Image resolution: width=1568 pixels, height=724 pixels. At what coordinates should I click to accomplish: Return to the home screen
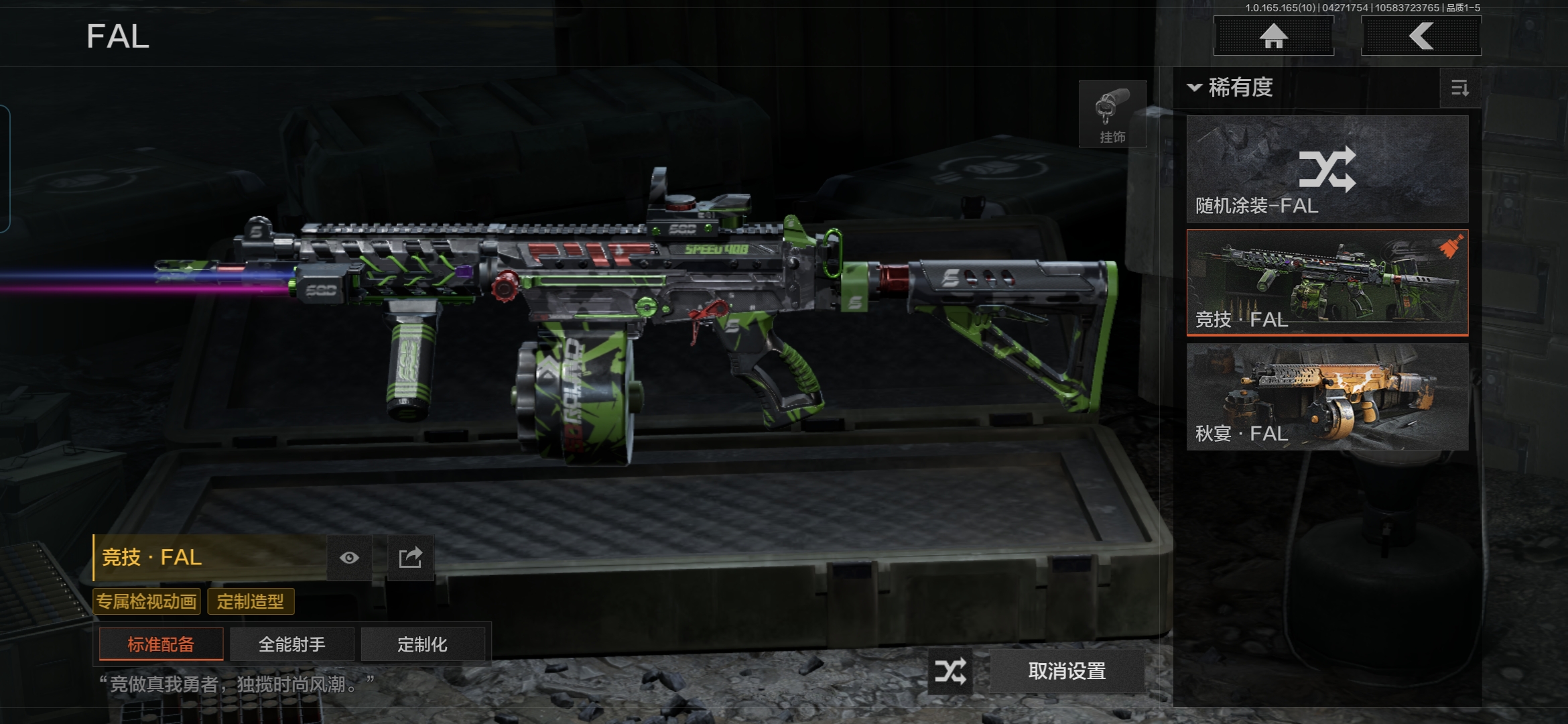(x=1273, y=36)
